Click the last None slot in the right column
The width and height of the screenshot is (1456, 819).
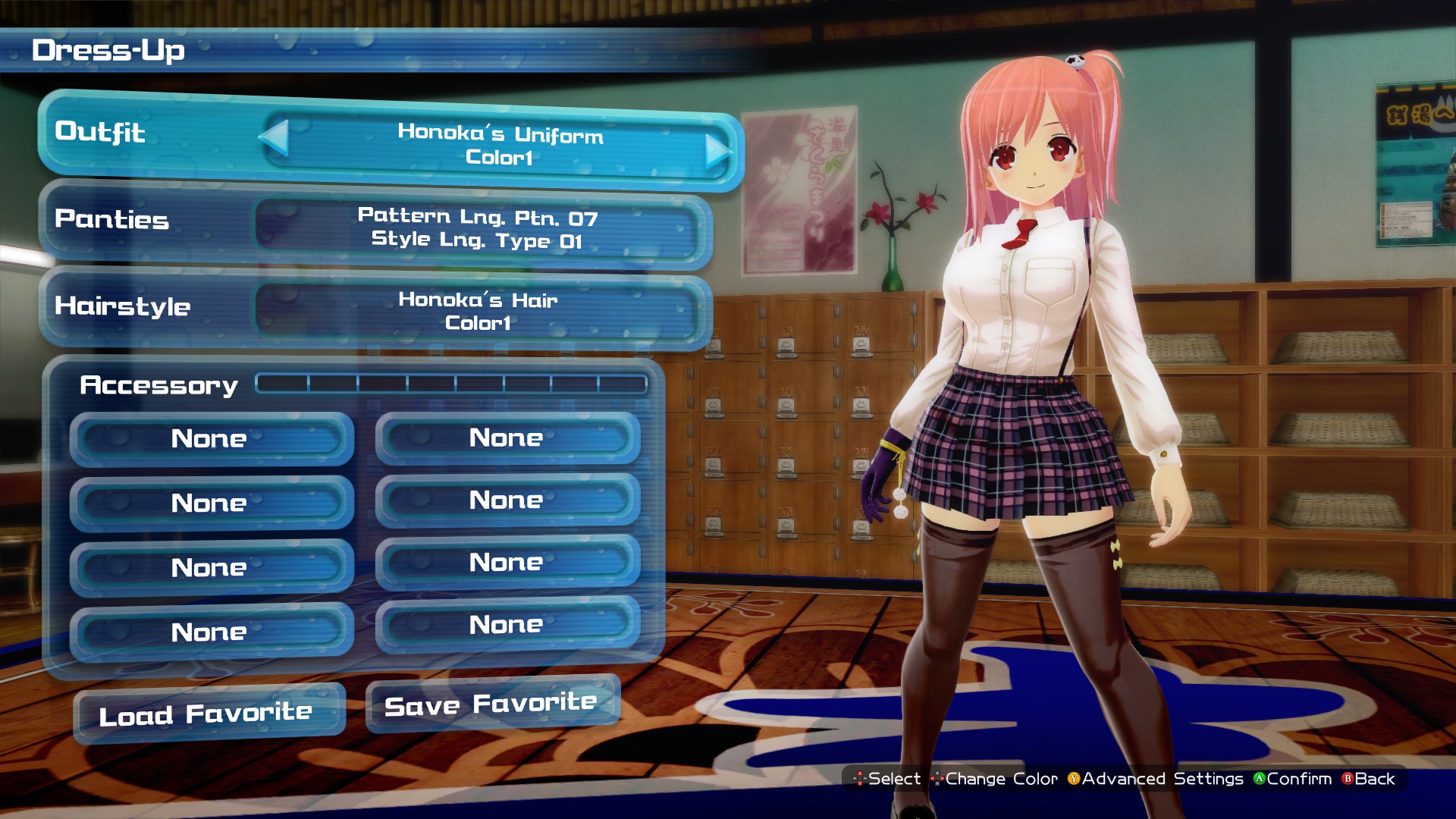pyautogui.click(x=507, y=623)
